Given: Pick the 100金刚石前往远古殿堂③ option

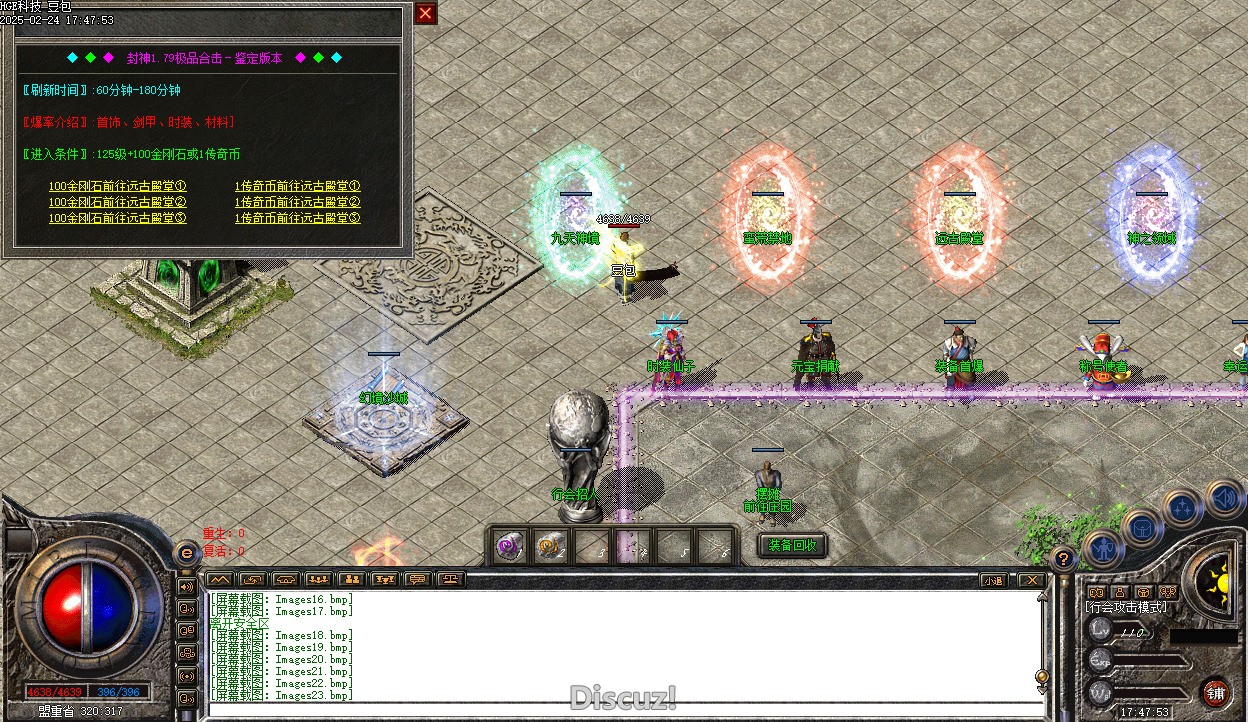Looking at the screenshot, I should 118,218.
